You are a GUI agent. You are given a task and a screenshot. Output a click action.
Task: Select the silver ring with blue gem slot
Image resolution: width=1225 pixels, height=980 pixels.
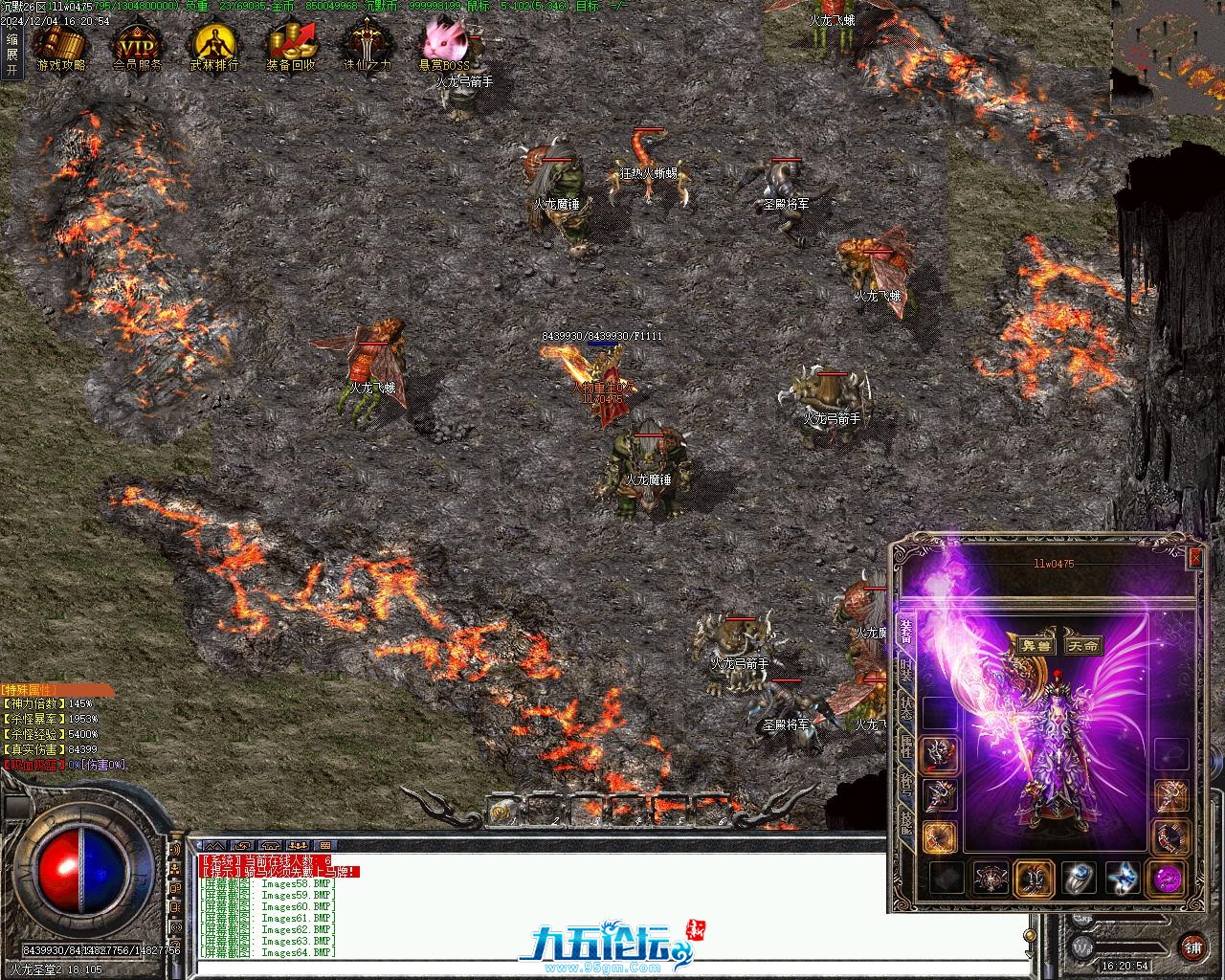pos(1078,879)
